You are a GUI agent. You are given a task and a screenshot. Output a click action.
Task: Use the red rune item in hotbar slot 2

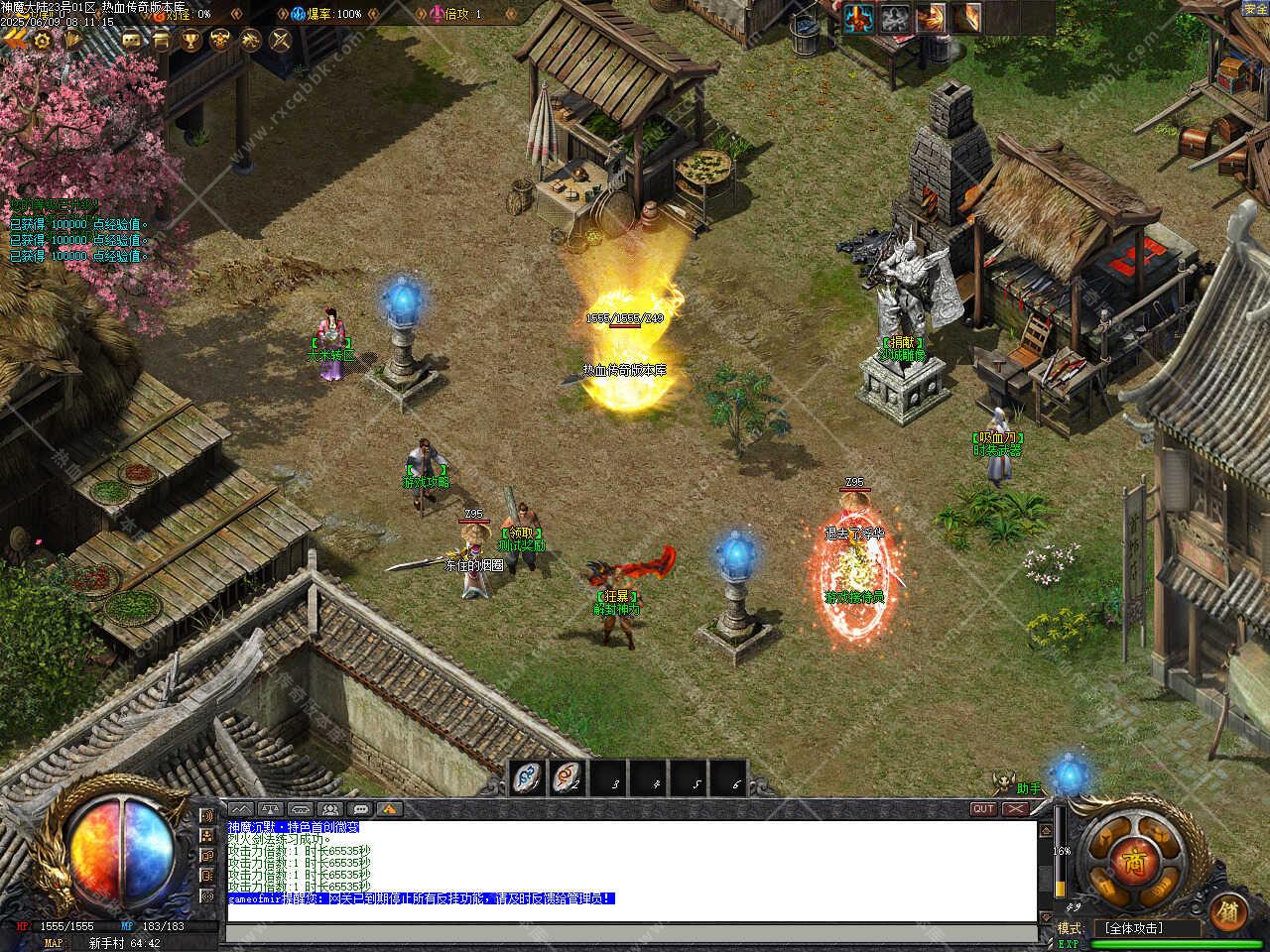568,778
